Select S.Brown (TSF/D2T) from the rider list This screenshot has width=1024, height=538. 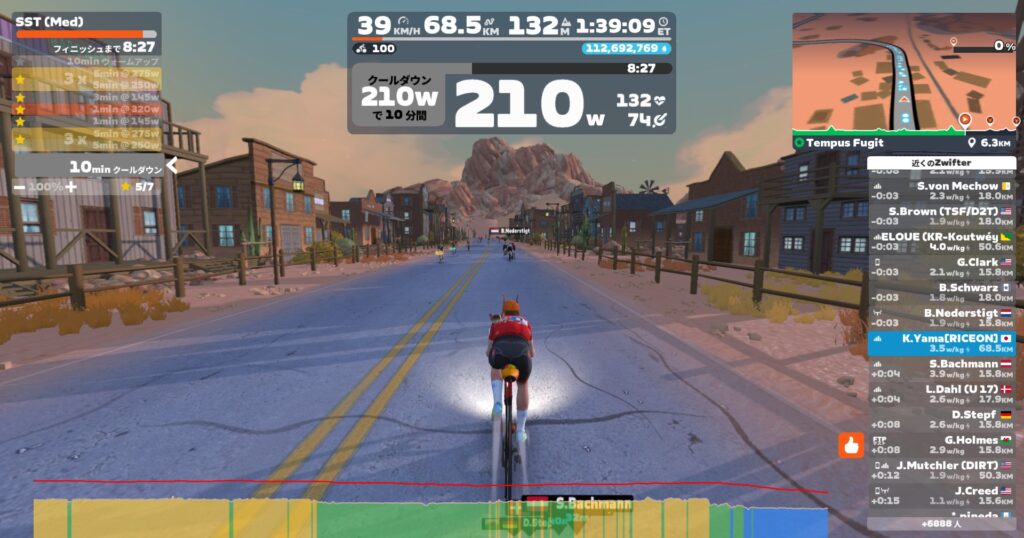tap(942, 217)
